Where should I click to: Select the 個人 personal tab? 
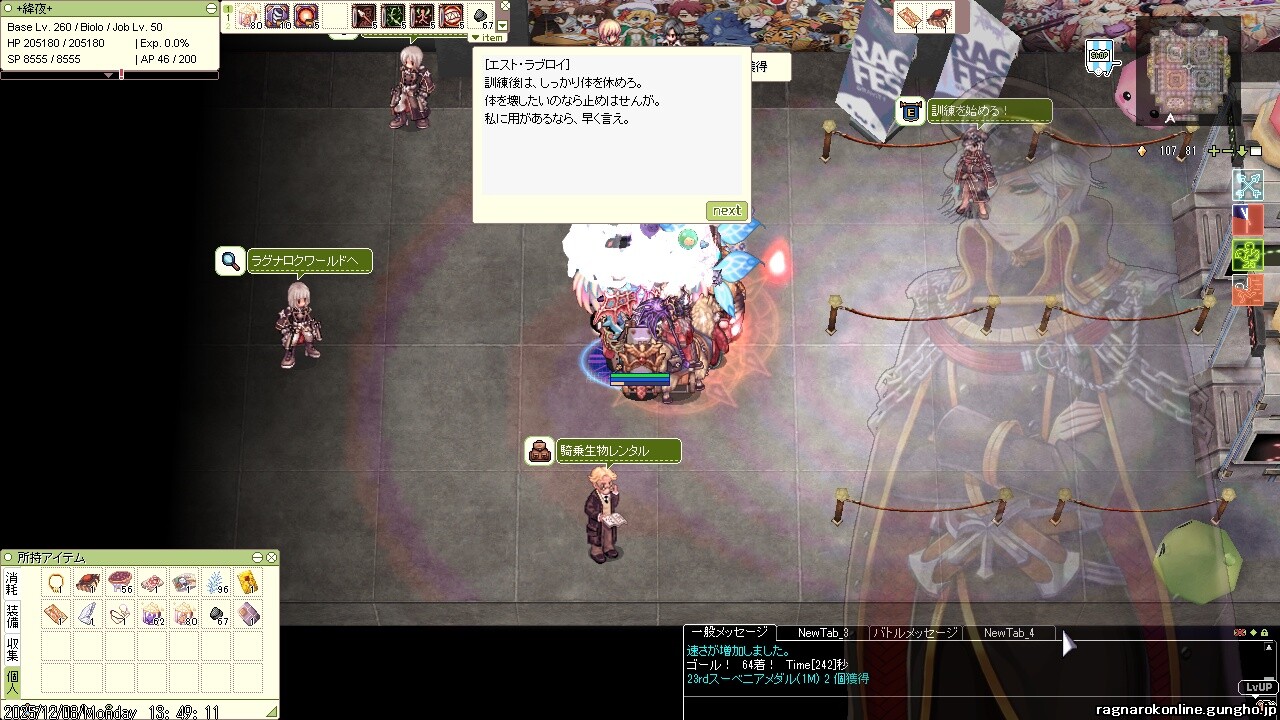12,681
